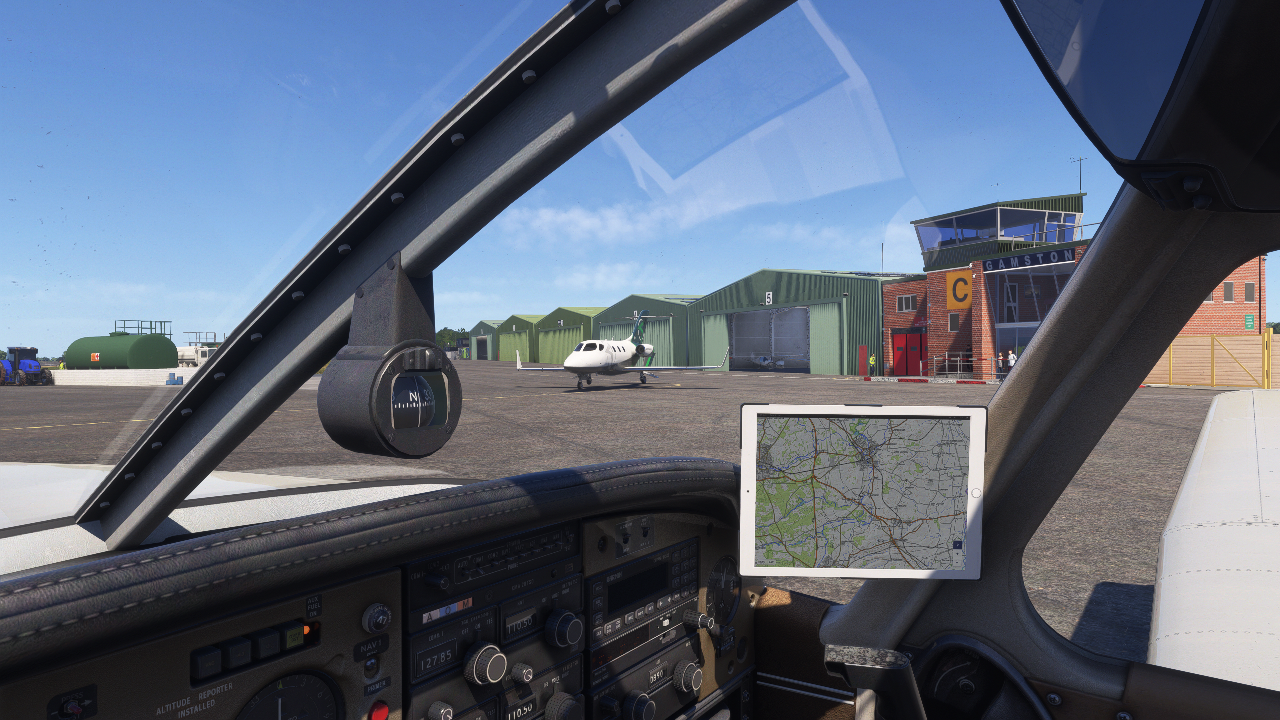
Task: Push the red primer button
Action: (379, 711)
